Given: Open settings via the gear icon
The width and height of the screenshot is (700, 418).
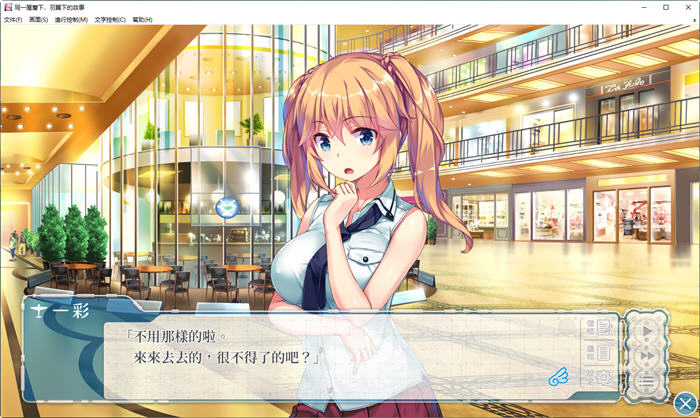Looking at the screenshot, I should click(603, 377).
